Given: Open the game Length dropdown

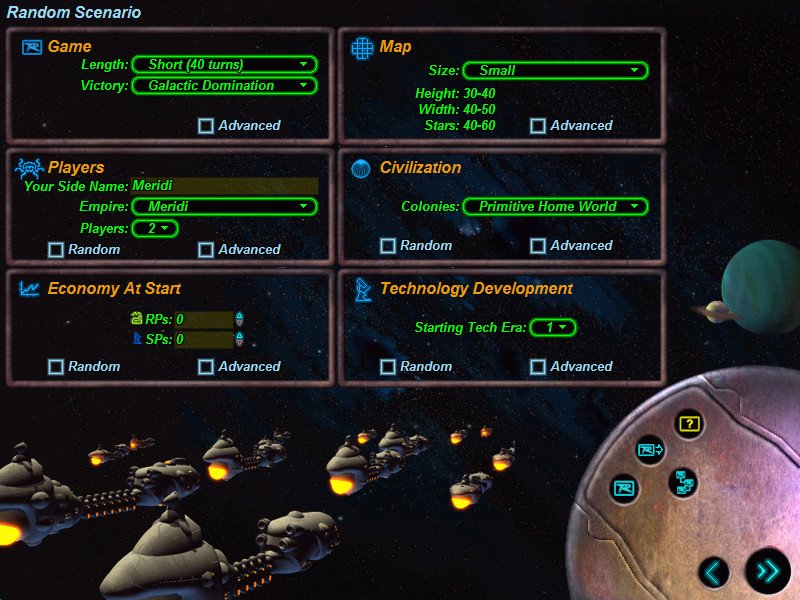Looking at the screenshot, I should pos(225,65).
